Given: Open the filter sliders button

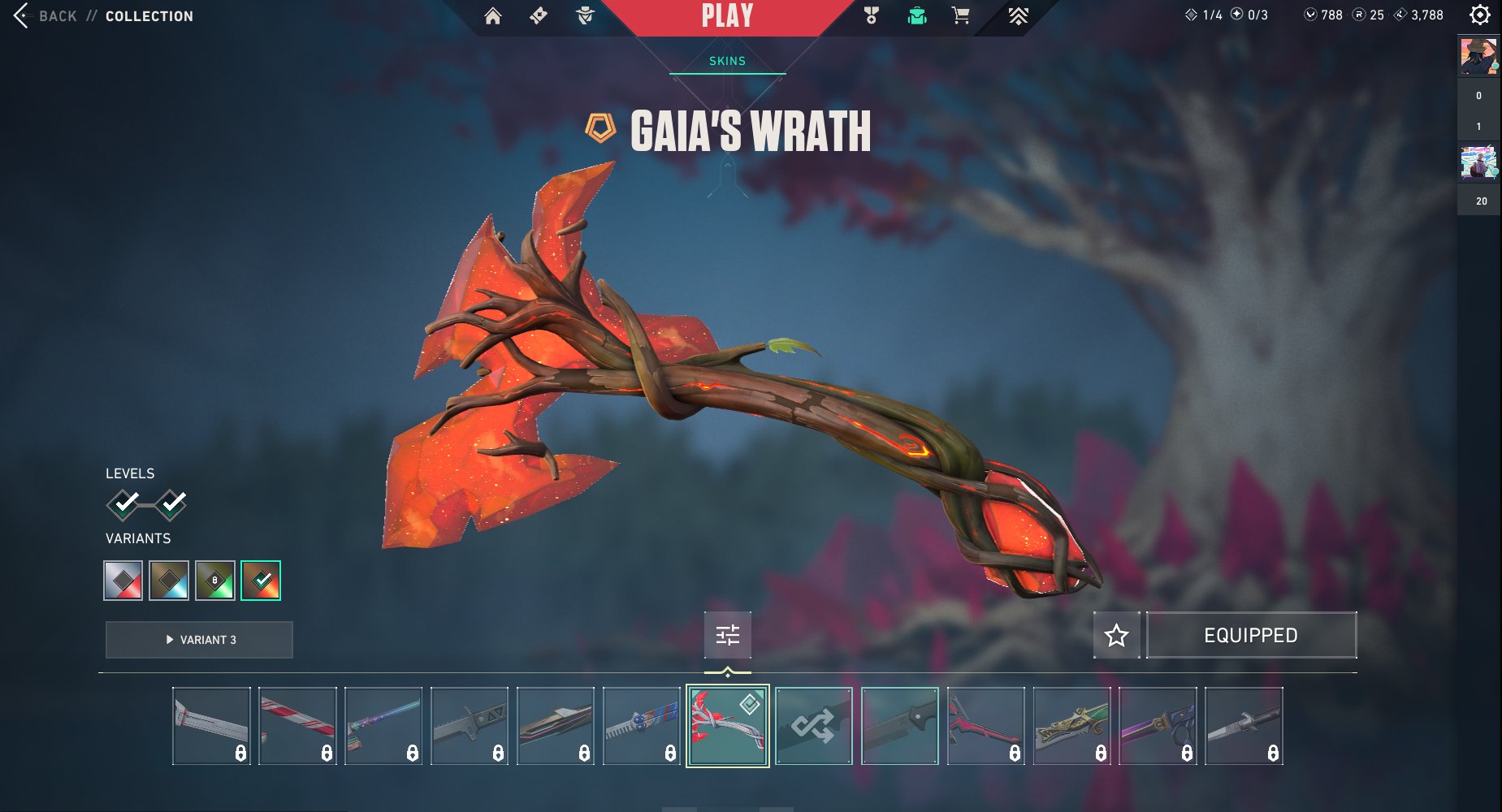Looking at the screenshot, I should tap(728, 635).
